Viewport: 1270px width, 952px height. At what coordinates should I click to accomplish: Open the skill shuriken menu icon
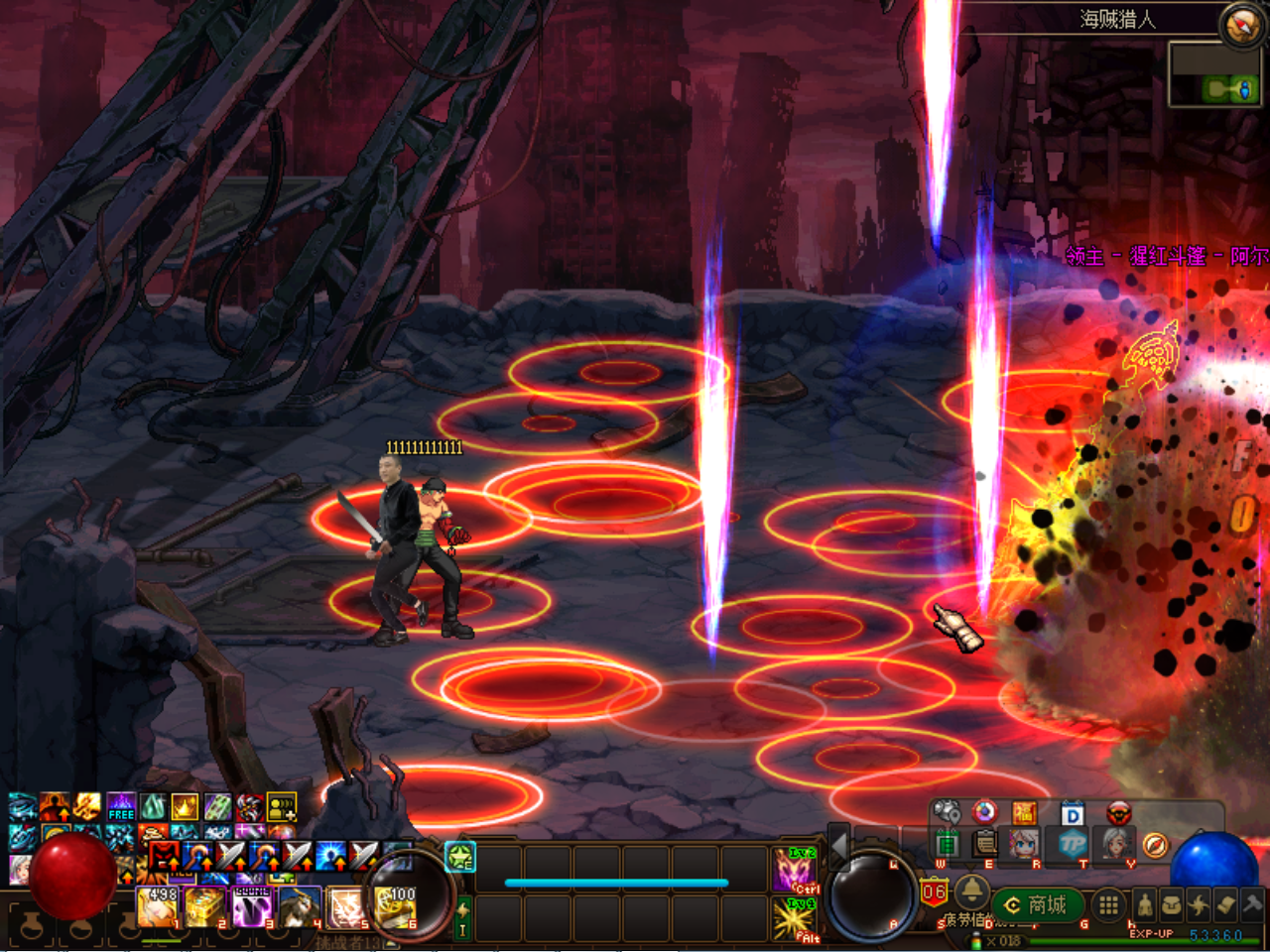(1199, 904)
